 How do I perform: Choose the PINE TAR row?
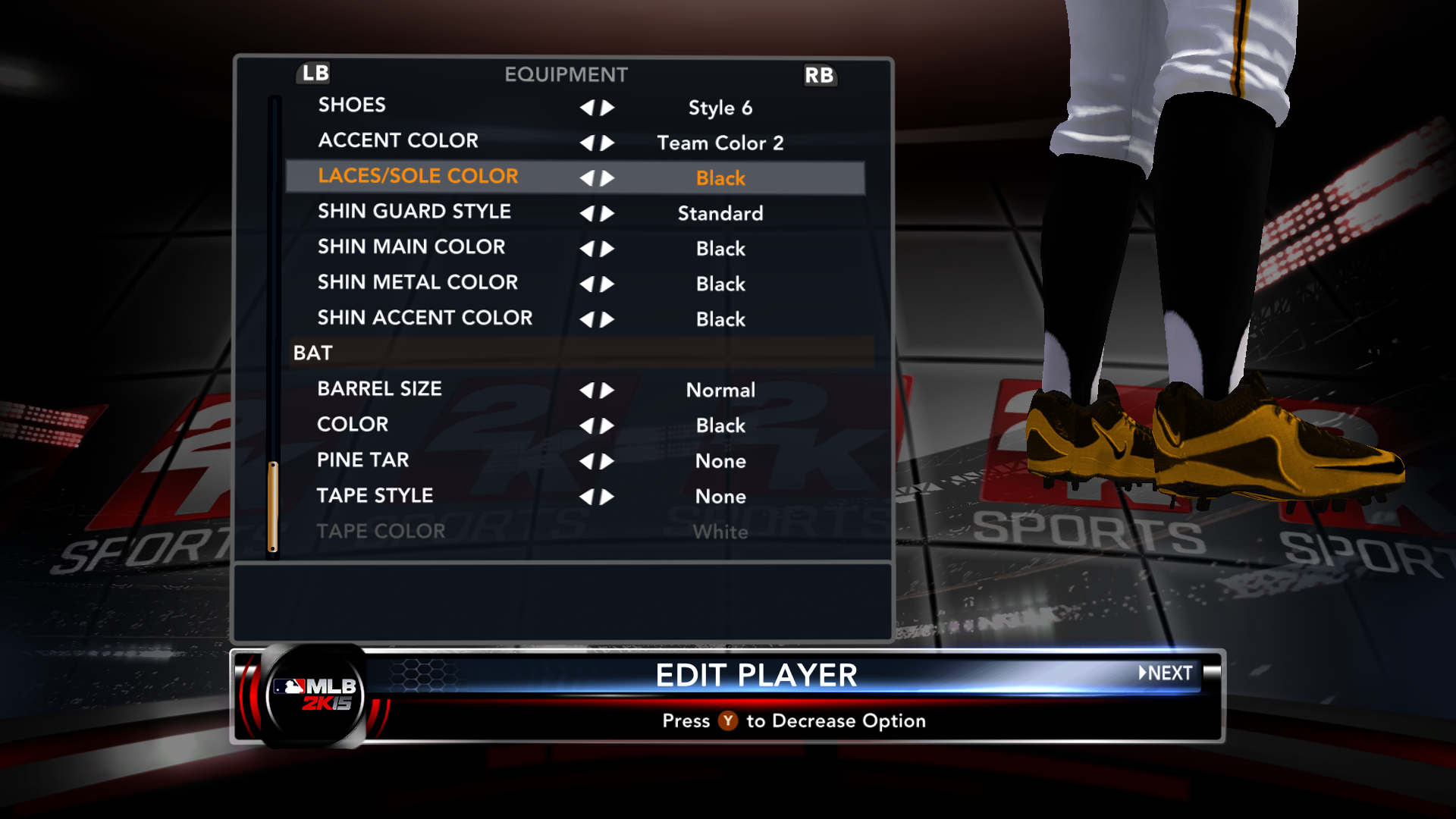pyautogui.click(x=362, y=460)
